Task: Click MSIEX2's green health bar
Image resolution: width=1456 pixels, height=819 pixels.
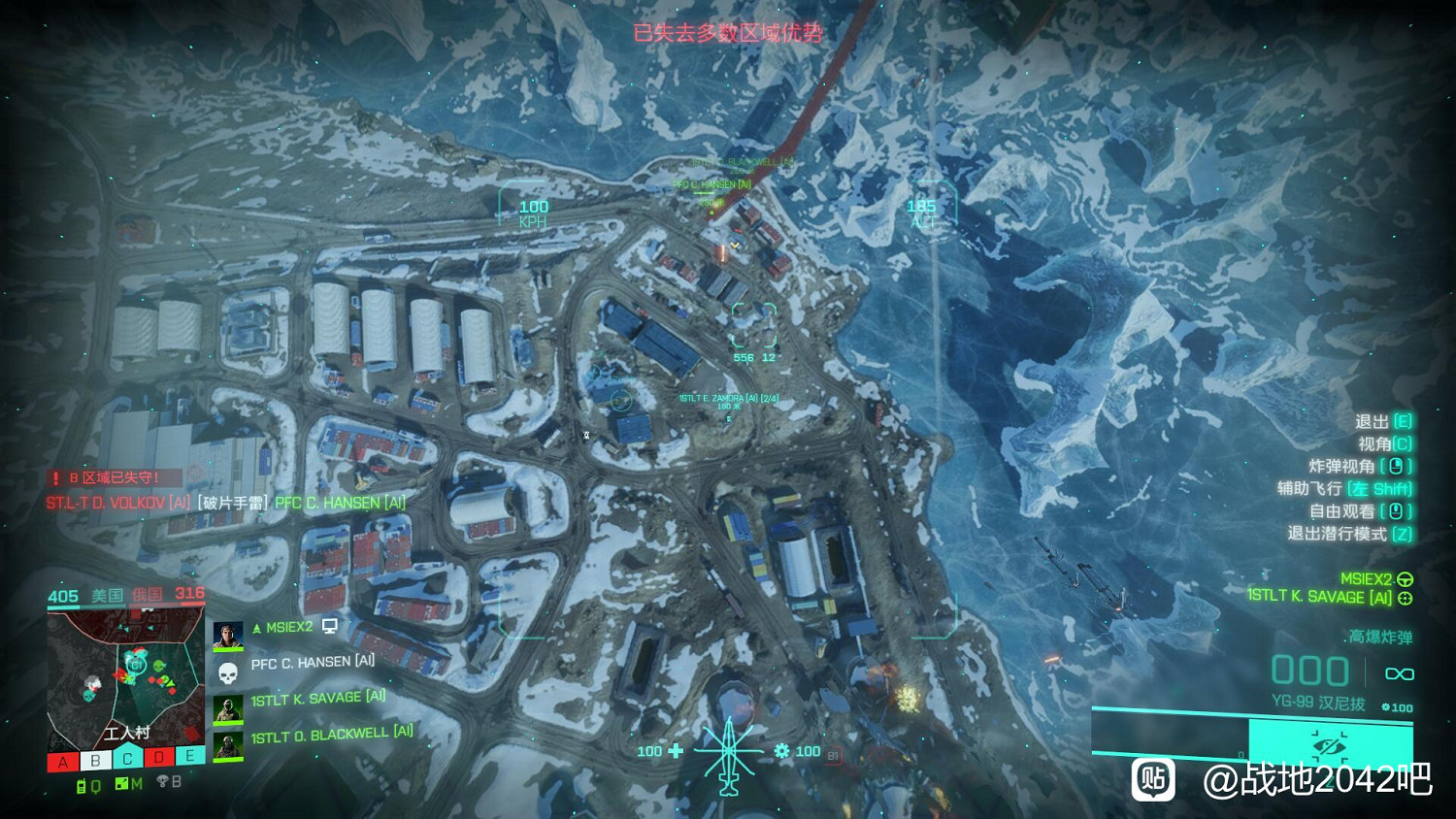Action: click(227, 649)
